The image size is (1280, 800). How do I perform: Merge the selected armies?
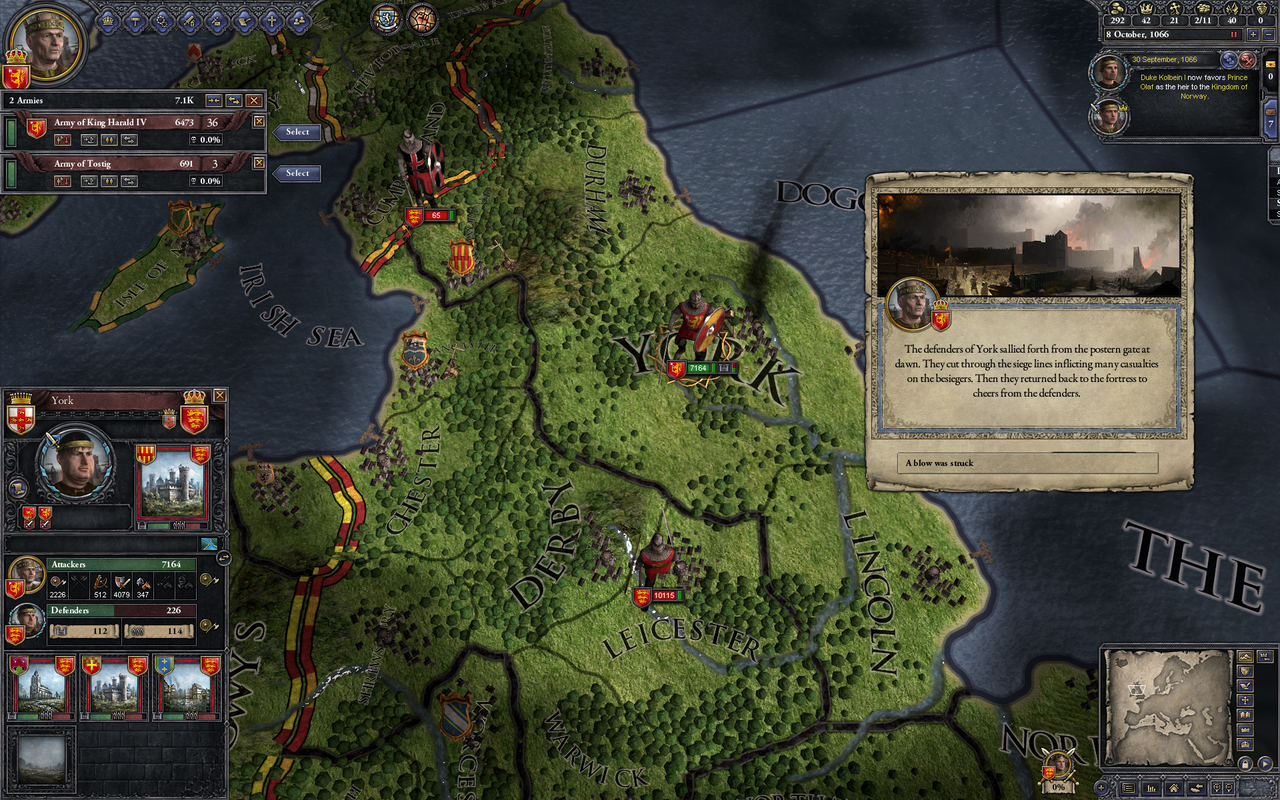(213, 100)
